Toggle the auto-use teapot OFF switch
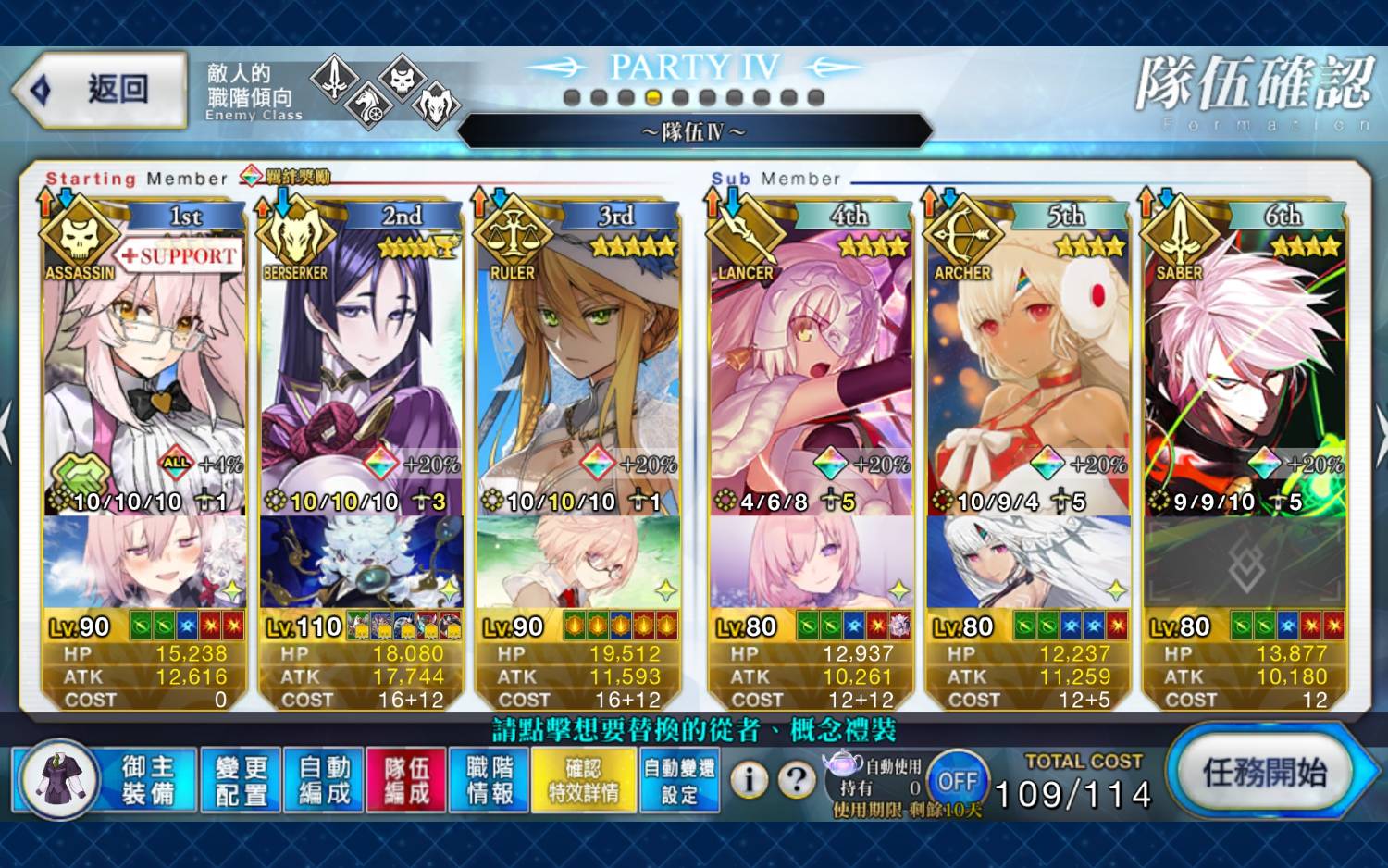The image size is (1388, 868). tap(958, 781)
